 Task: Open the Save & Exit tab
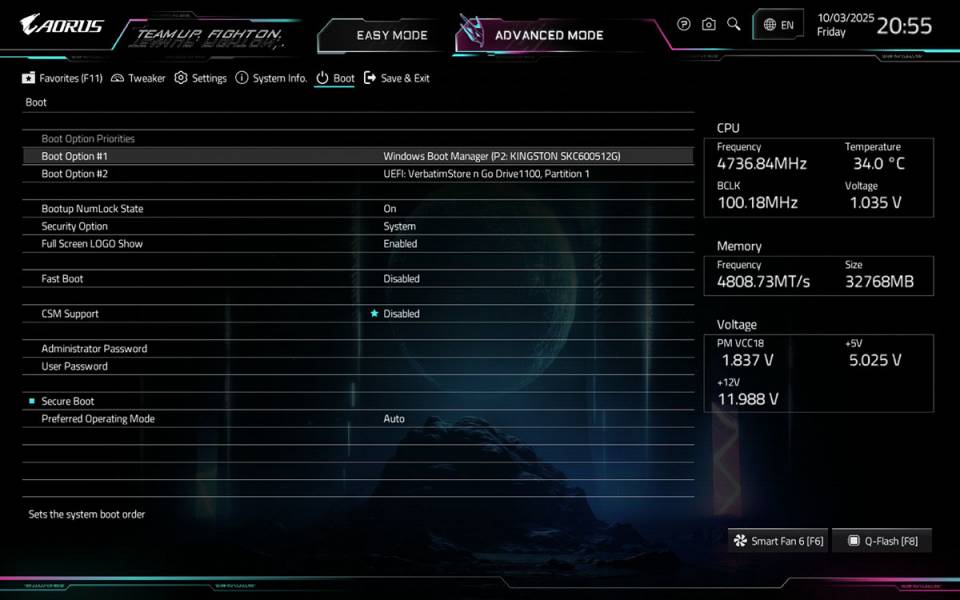click(x=397, y=78)
